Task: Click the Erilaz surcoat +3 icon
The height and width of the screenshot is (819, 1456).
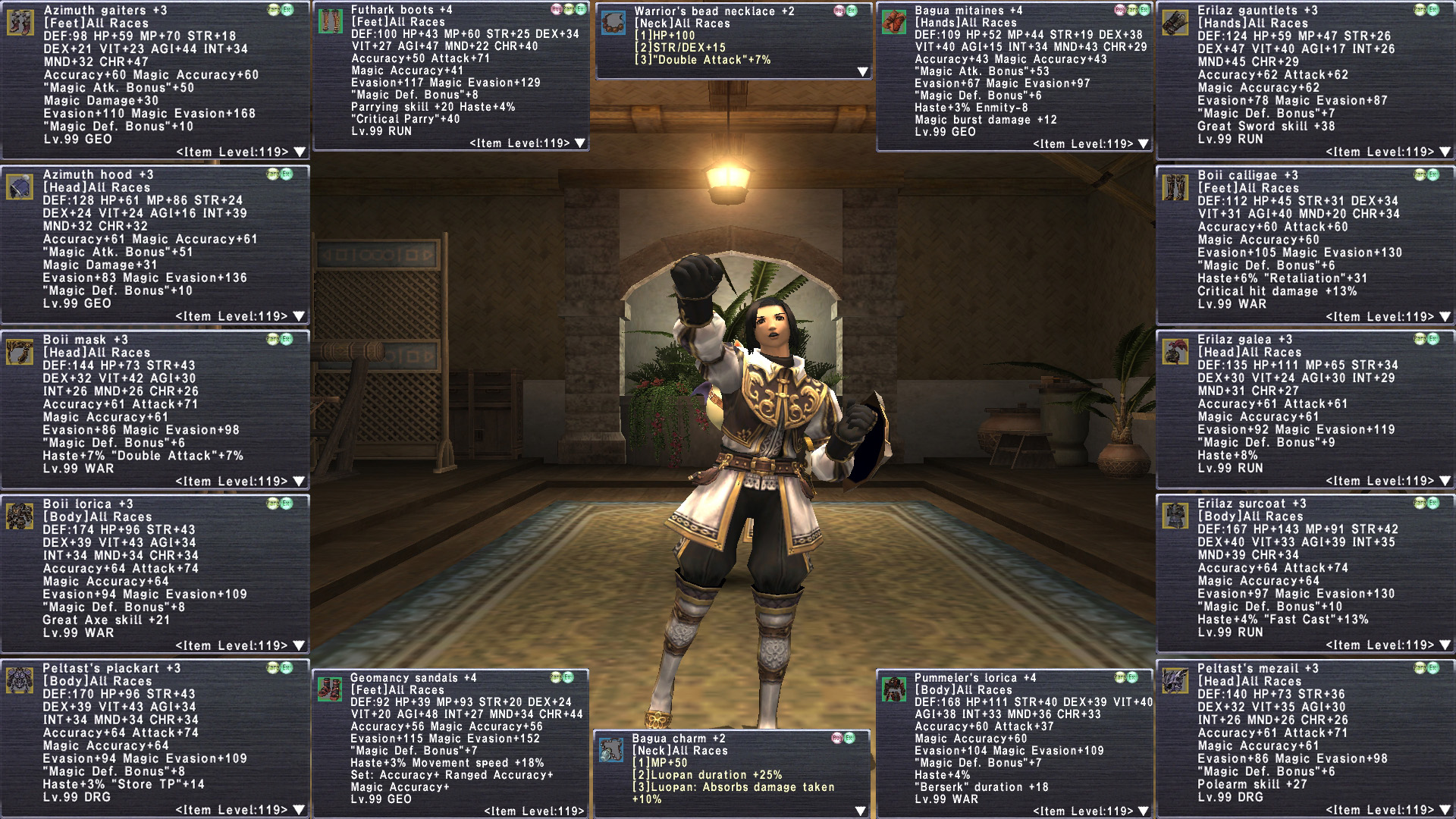Action: click(1175, 516)
